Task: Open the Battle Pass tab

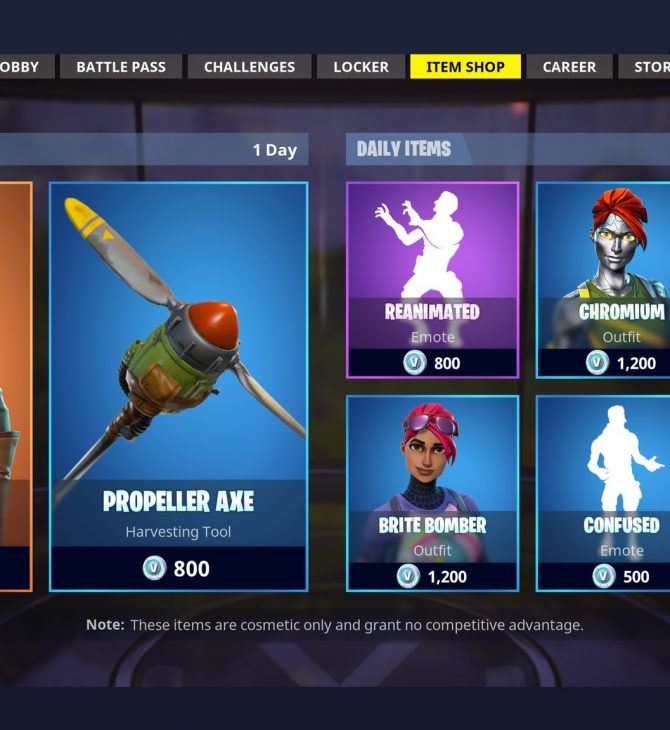Action: (x=121, y=67)
